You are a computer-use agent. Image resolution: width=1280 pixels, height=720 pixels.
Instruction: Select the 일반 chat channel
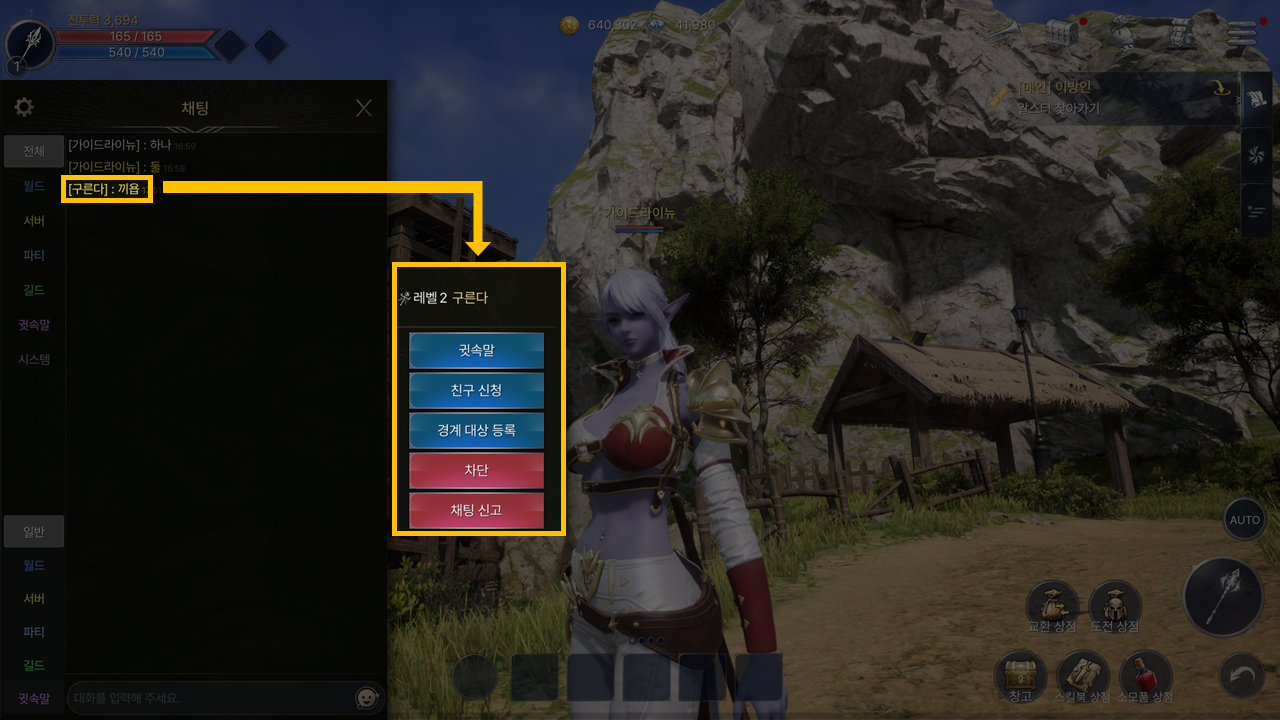point(34,532)
